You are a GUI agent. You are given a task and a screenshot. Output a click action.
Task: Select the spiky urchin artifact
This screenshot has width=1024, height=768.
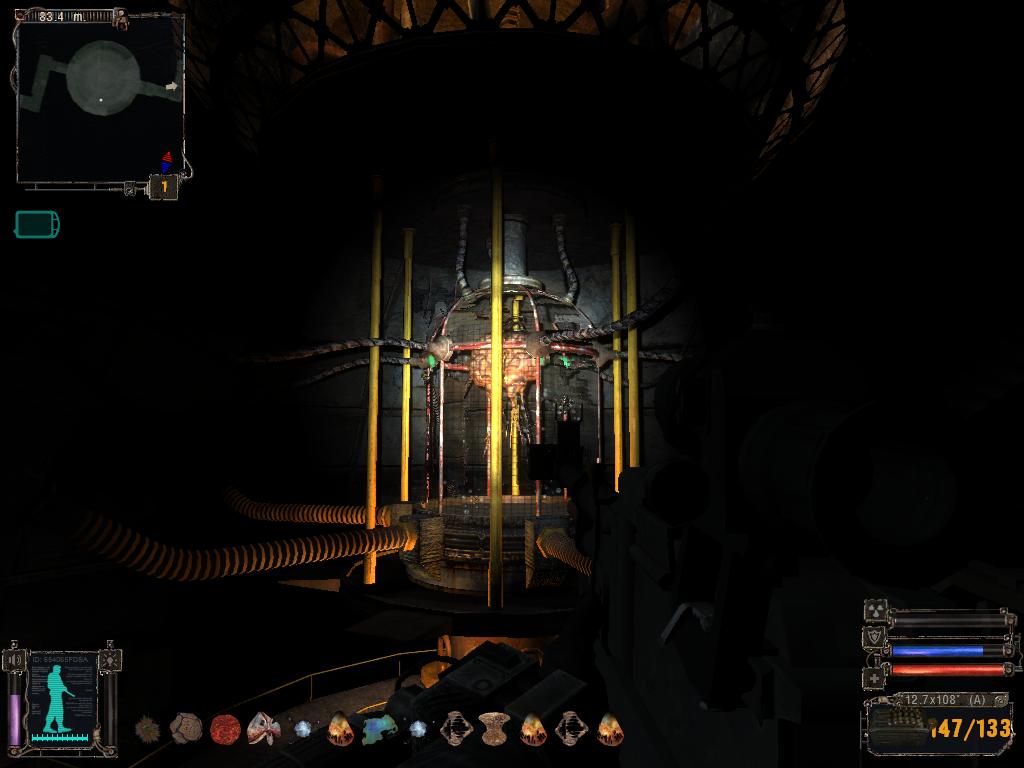(149, 728)
